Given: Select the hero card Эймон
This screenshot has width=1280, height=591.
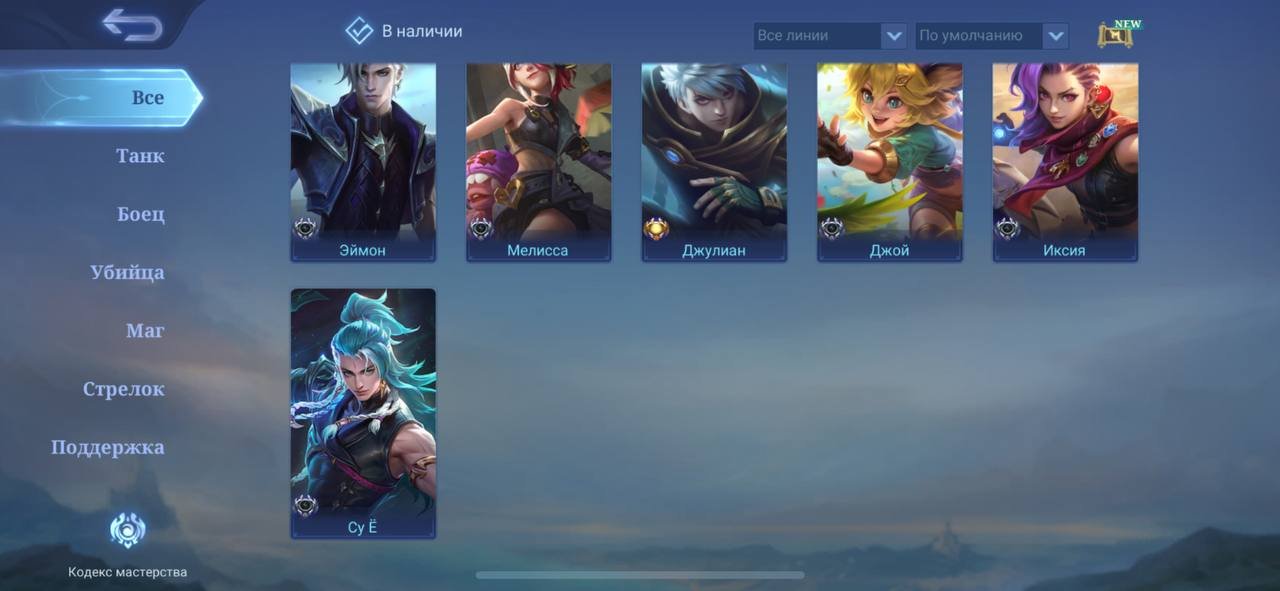Looking at the screenshot, I should point(363,162).
